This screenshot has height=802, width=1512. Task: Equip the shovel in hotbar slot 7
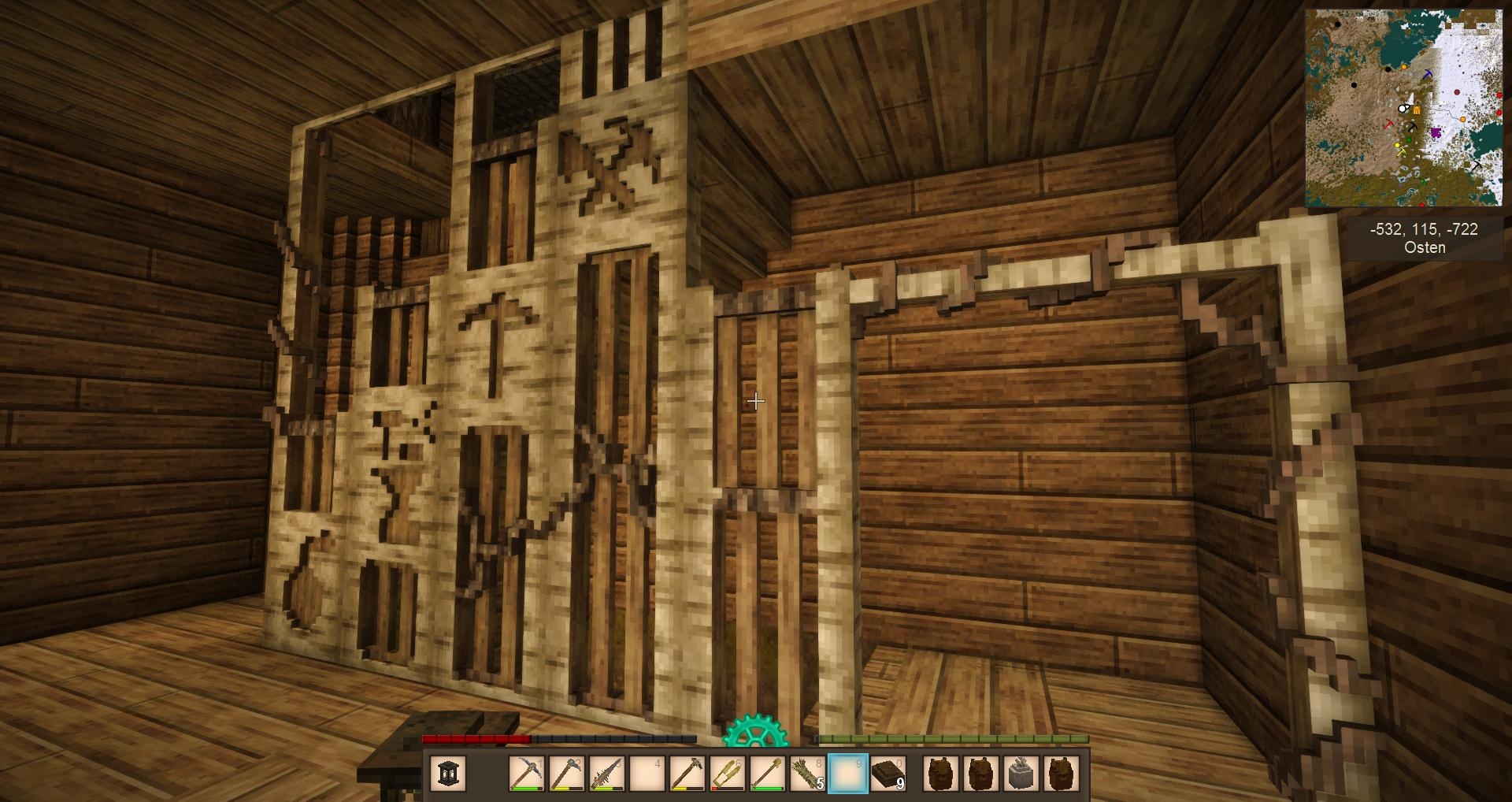pos(767,773)
